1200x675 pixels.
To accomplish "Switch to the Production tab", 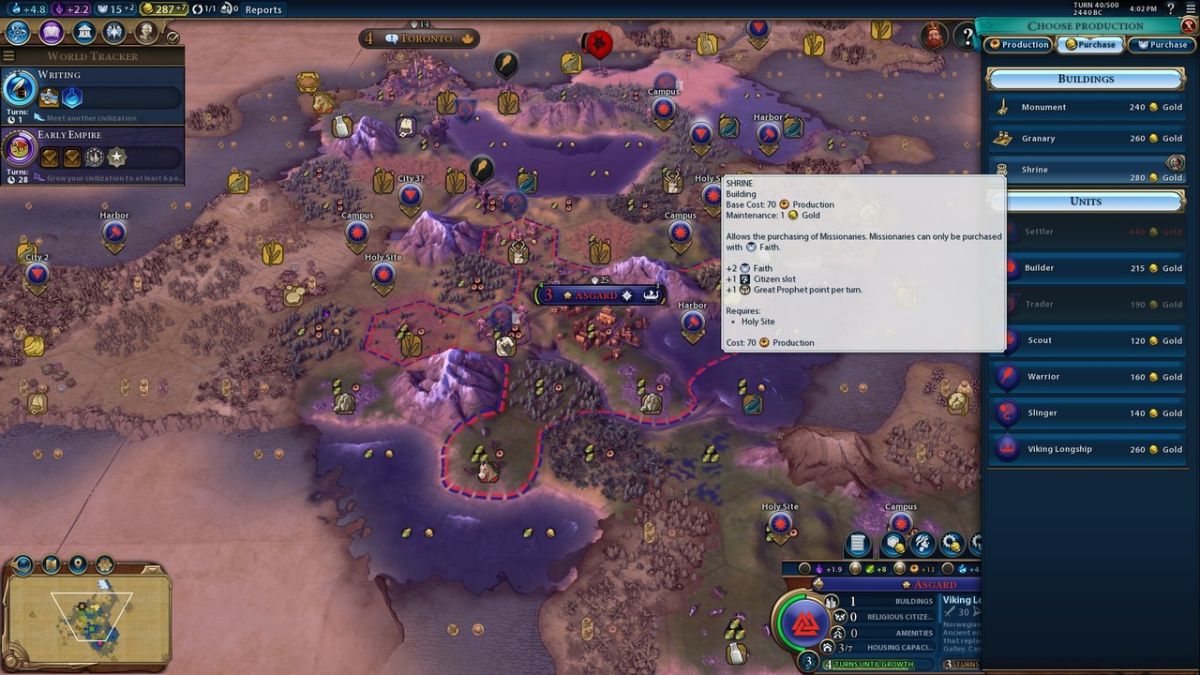I will coord(1019,45).
